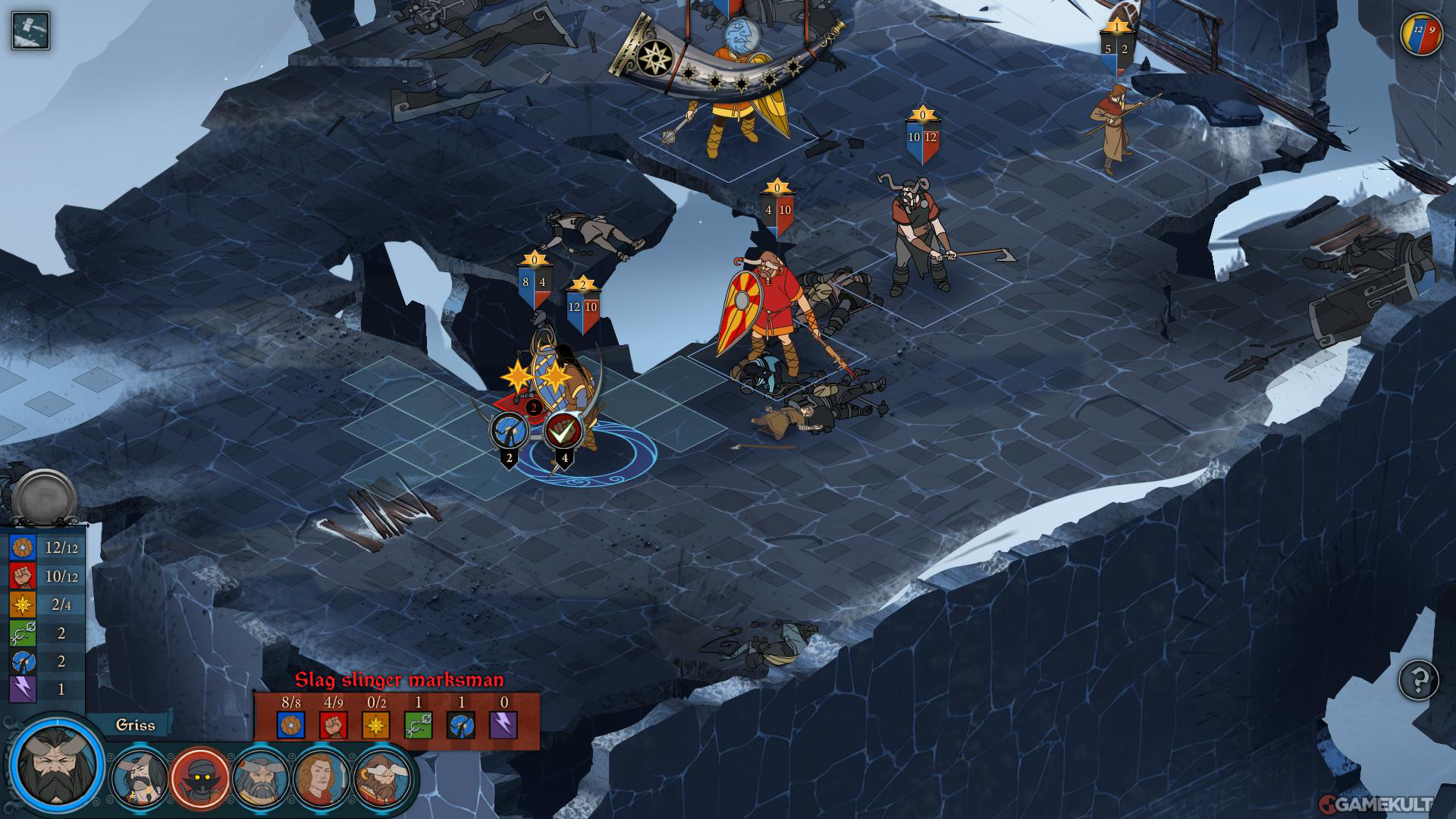The height and width of the screenshot is (819, 1456).
Task: Open the top-left hammer menu button
Action: coord(30,31)
